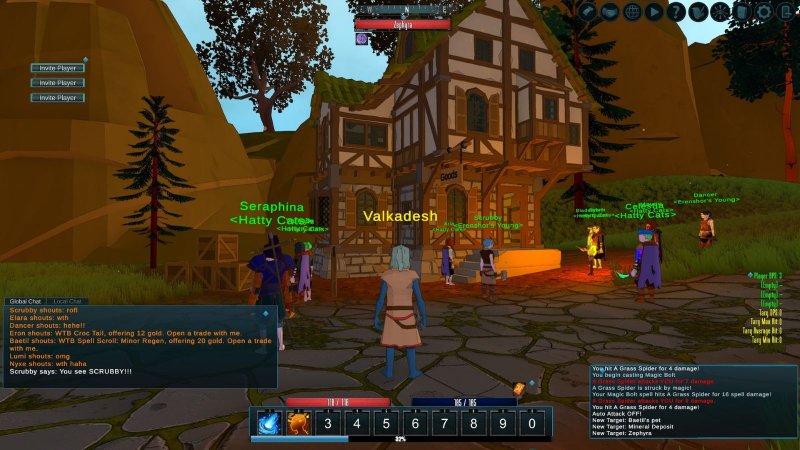Click the global chat message log

pyautogui.click(x=138, y=345)
